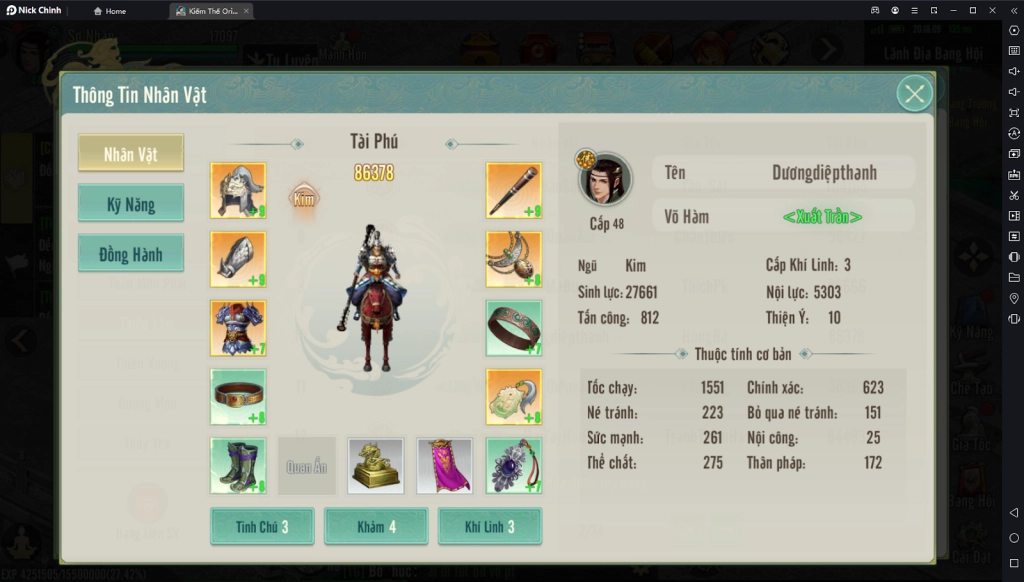This screenshot has height=582, width=1024.
Task: Switch to the Nhân Vật tab
Action: click(131, 154)
